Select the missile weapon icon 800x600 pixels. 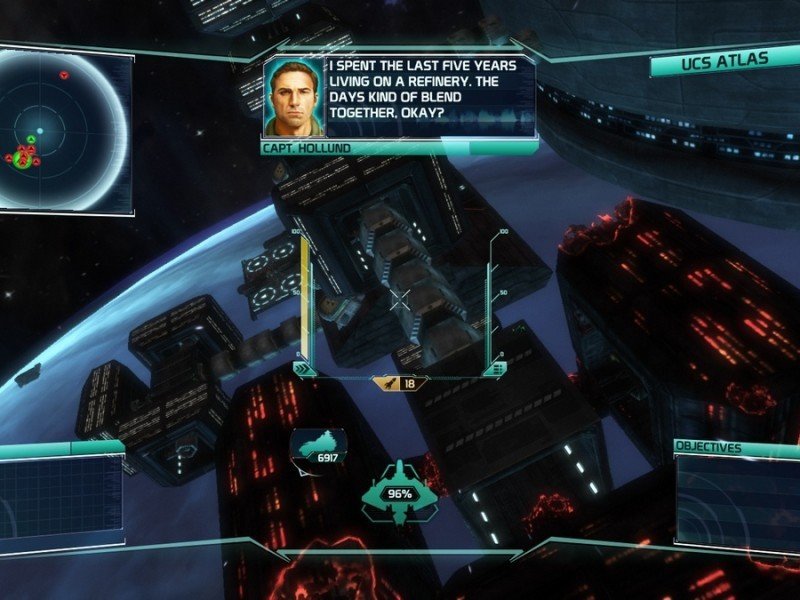coord(387,383)
